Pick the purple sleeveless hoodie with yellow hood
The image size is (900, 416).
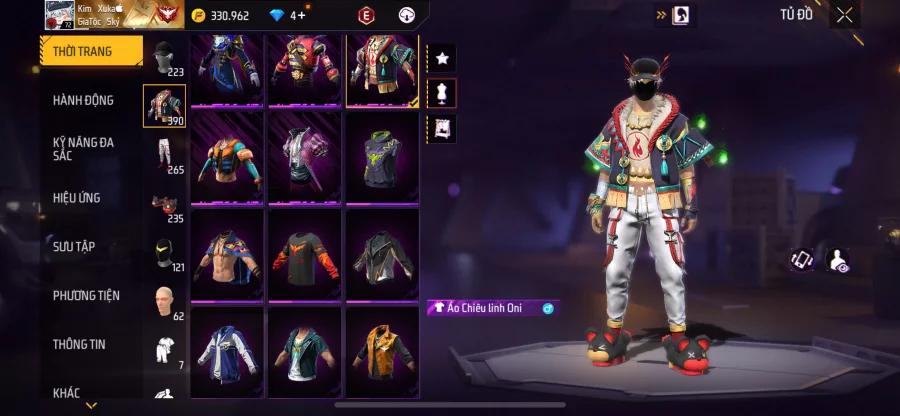pyautogui.click(x=383, y=157)
